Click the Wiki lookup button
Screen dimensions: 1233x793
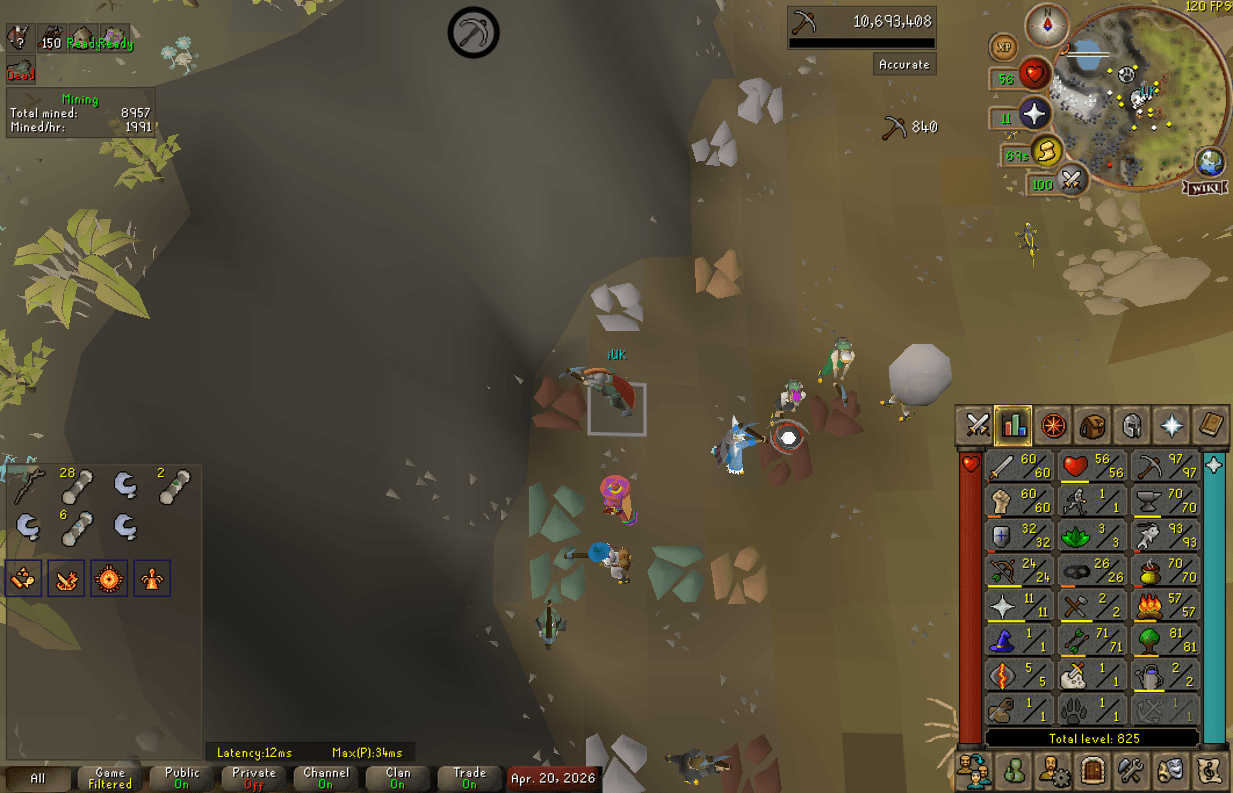(x=1205, y=188)
